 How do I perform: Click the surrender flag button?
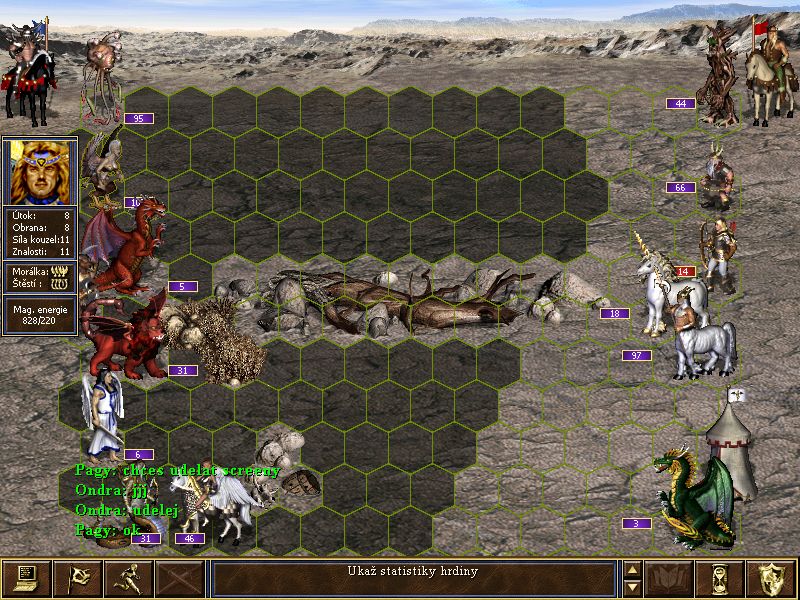(78, 578)
